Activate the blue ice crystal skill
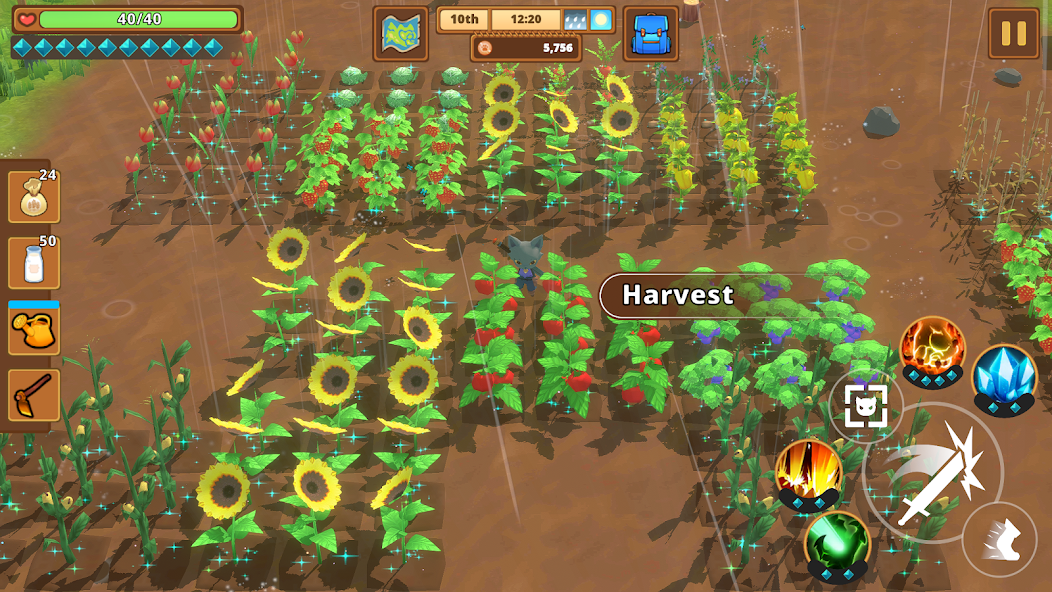 [1003, 376]
